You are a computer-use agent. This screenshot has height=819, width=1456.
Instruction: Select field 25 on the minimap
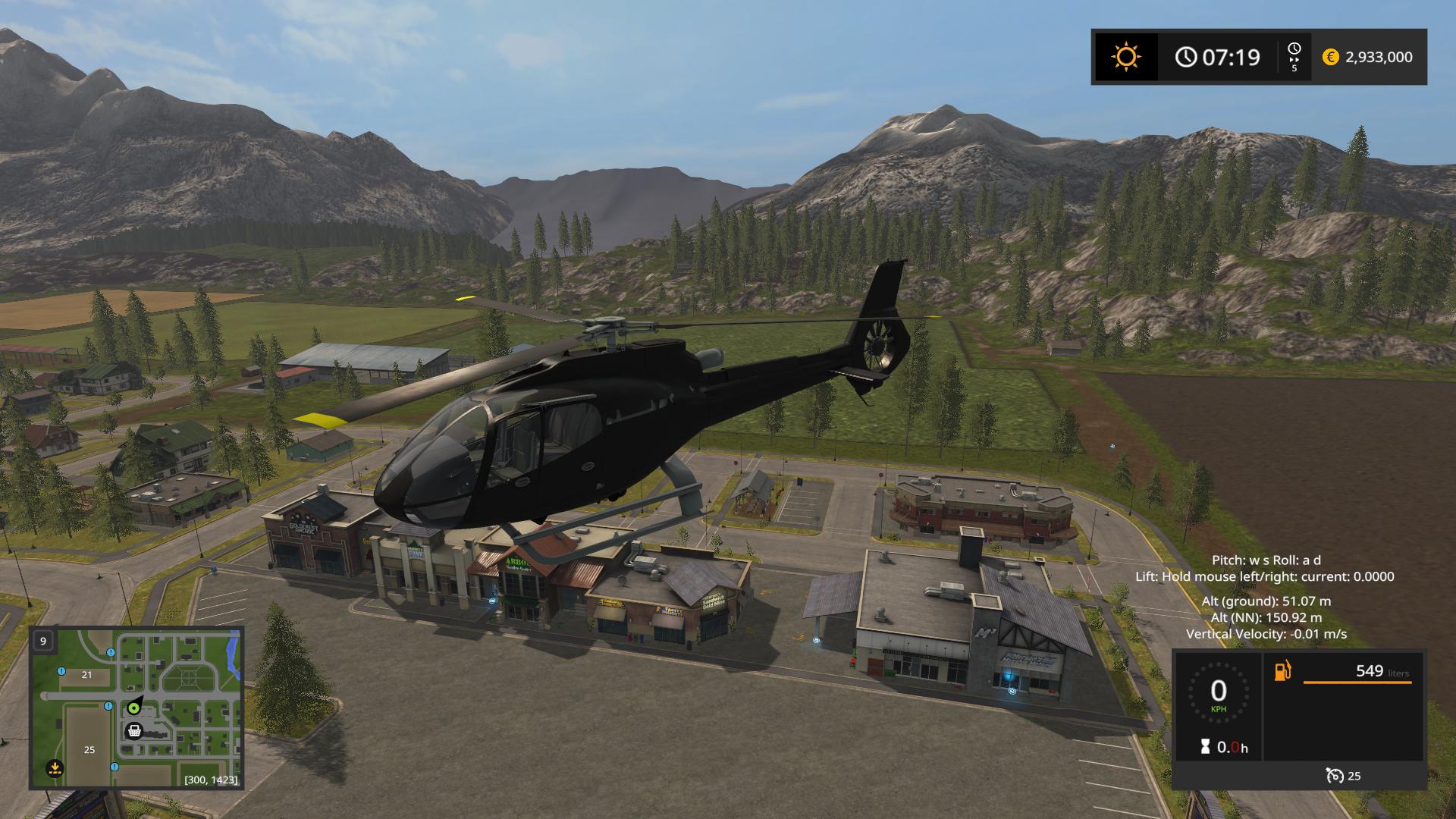tap(89, 750)
